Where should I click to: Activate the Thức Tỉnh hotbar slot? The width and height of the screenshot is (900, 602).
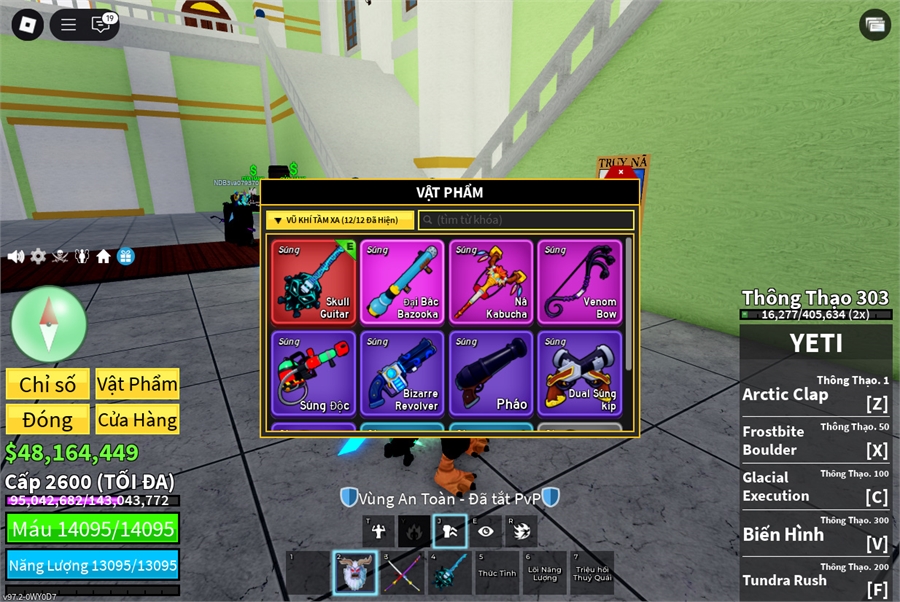point(495,573)
